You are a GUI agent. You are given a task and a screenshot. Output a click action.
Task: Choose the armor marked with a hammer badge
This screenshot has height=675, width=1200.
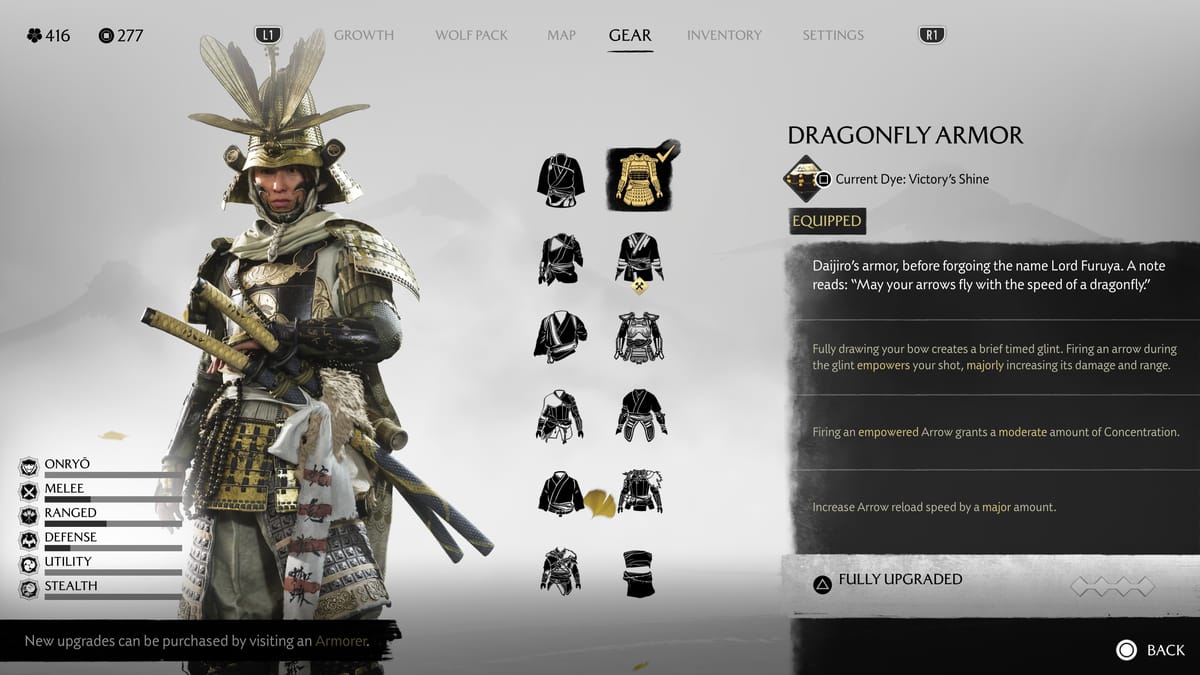(640, 259)
